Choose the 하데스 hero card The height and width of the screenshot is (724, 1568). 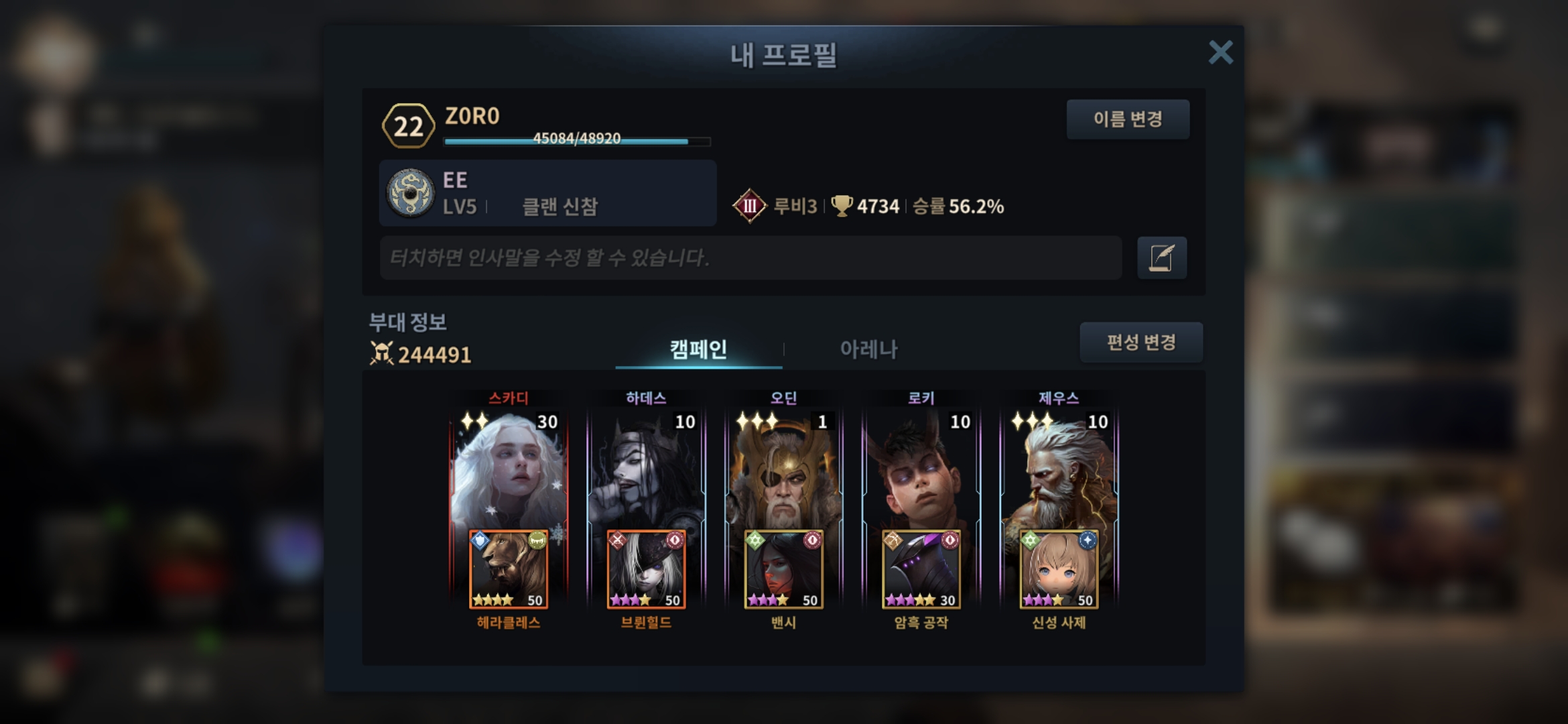click(646, 469)
